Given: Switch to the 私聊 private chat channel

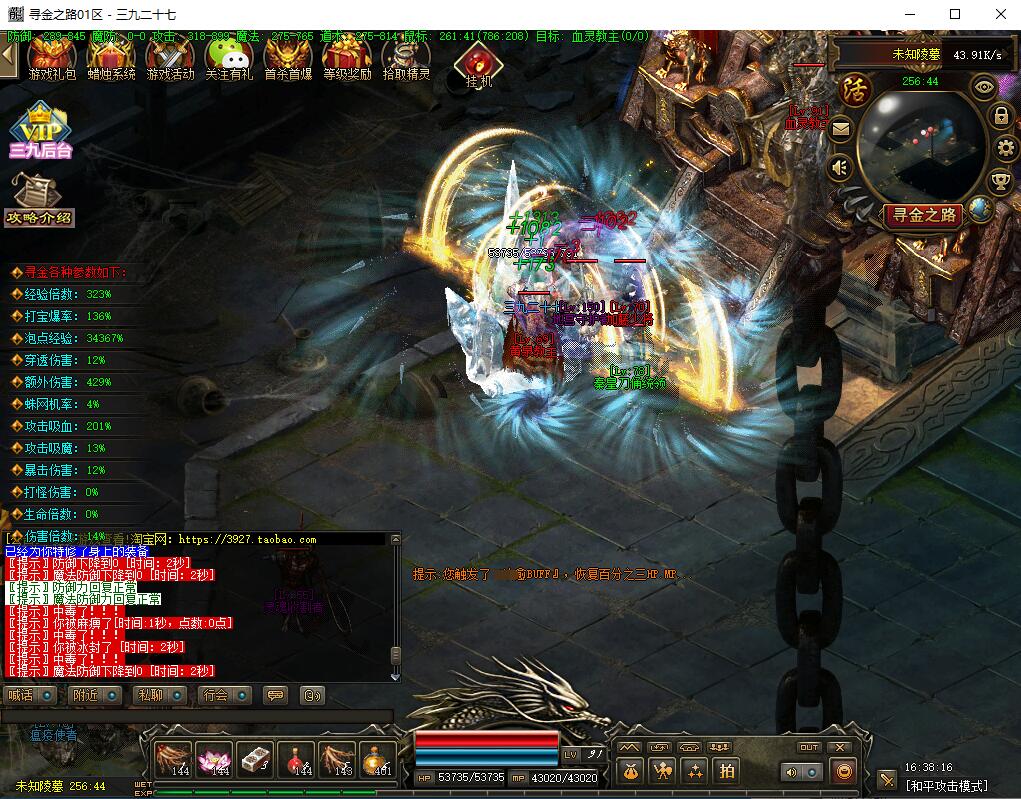Looking at the screenshot, I should point(160,695).
